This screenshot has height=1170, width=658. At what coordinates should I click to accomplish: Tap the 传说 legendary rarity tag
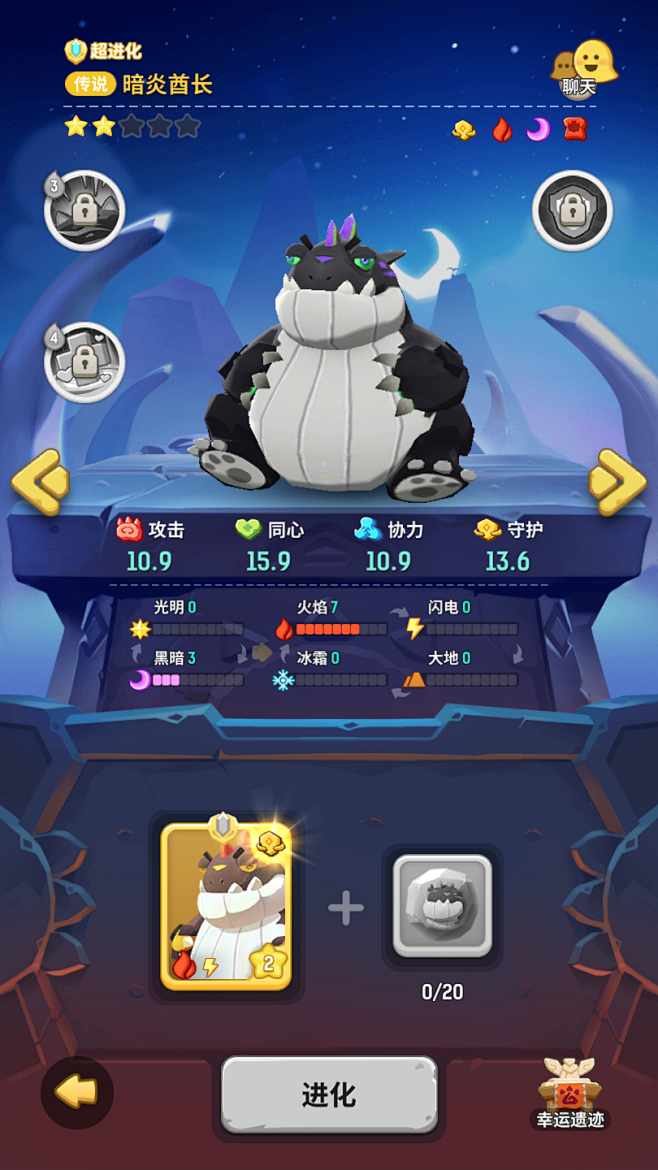92,84
